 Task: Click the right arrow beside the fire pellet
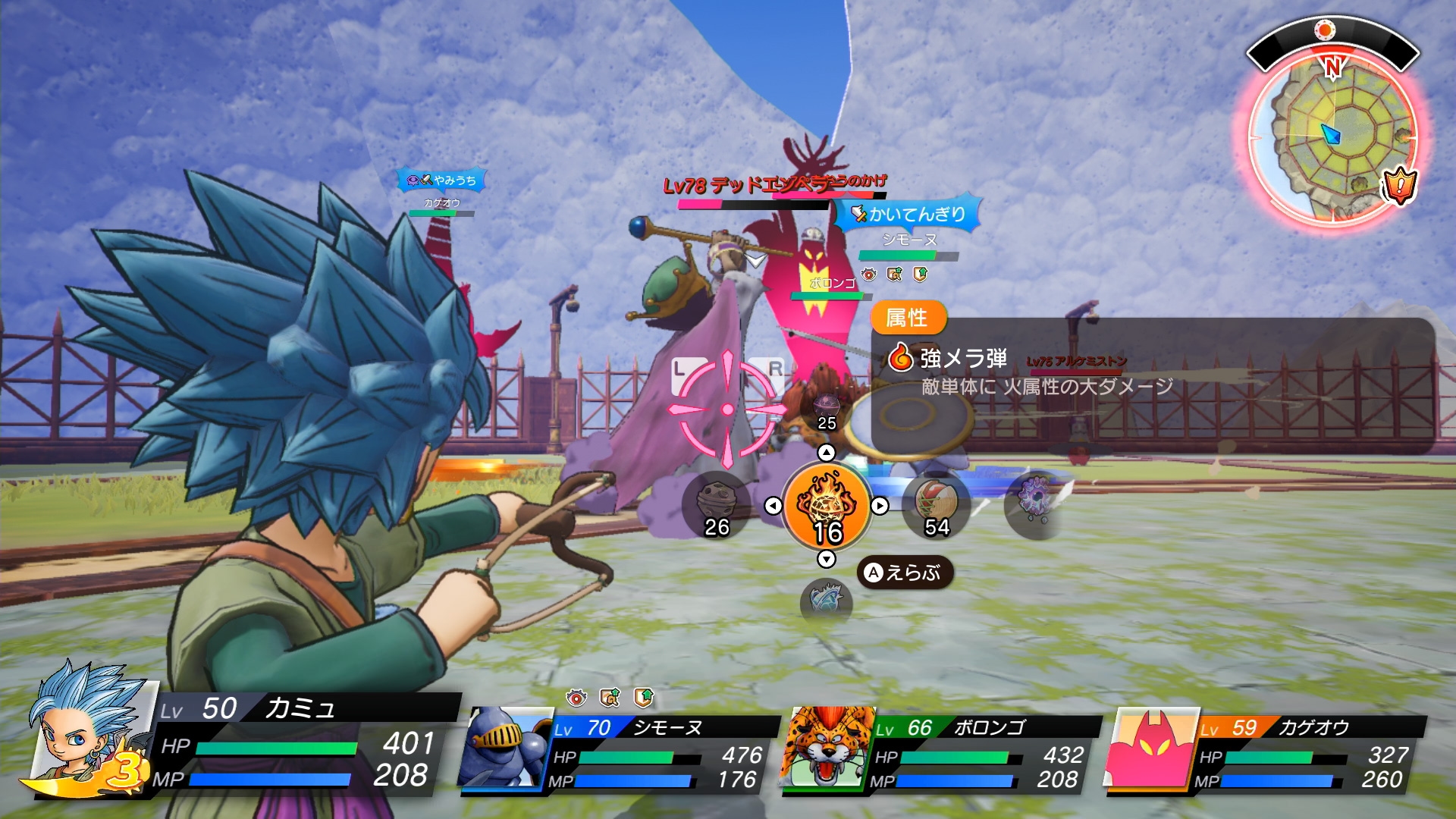(x=880, y=506)
